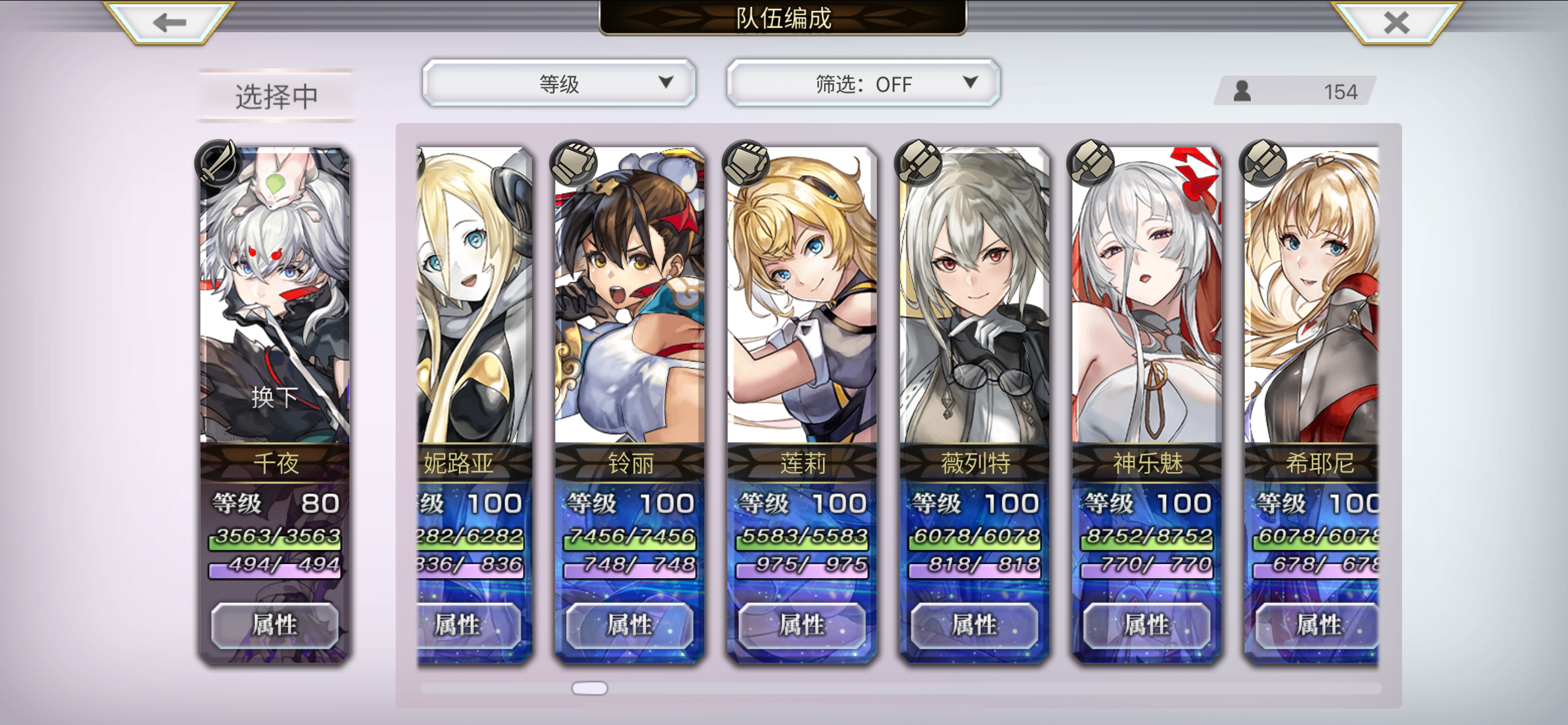Click the fist weapon icon on 铃丽's card
1568x725 pixels.
572,163
